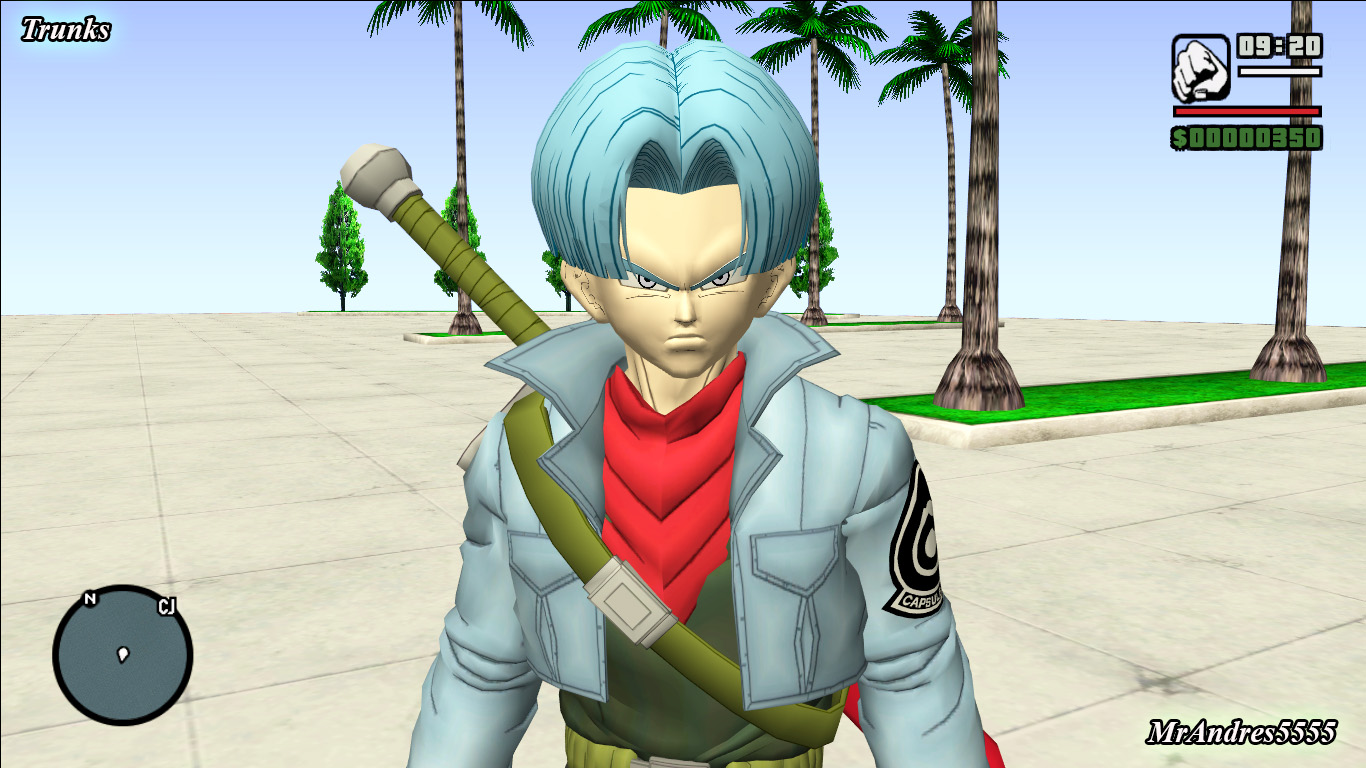Click the N compass marker on the minimap

click(x=92, y=600)
